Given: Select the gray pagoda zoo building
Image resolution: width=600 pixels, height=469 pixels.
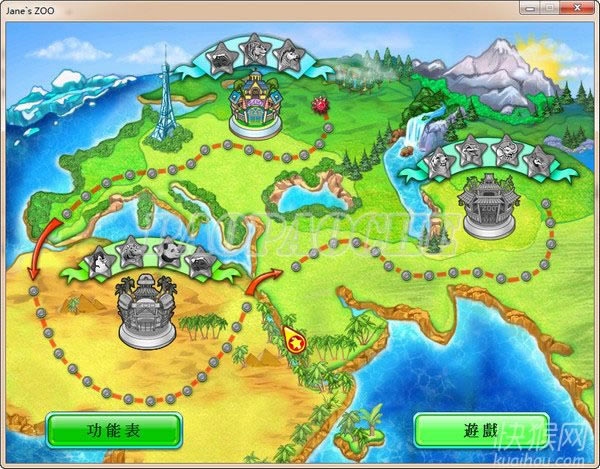Looking at the screenshot, I should [x=488, y=208].
